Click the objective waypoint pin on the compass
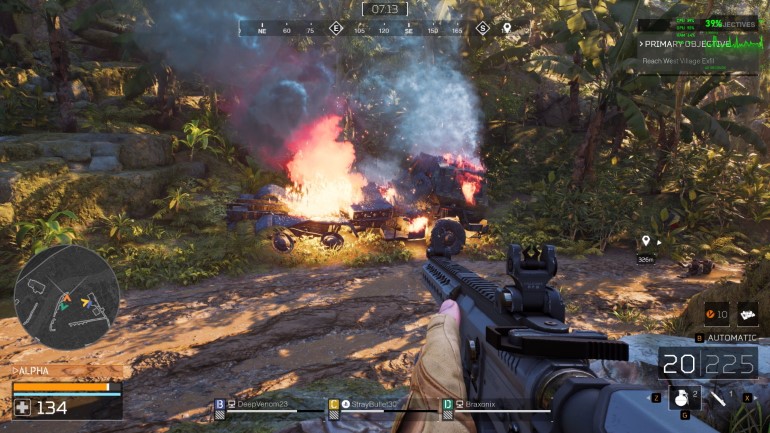Screen dimensions: 770x433 click(507, 29)
